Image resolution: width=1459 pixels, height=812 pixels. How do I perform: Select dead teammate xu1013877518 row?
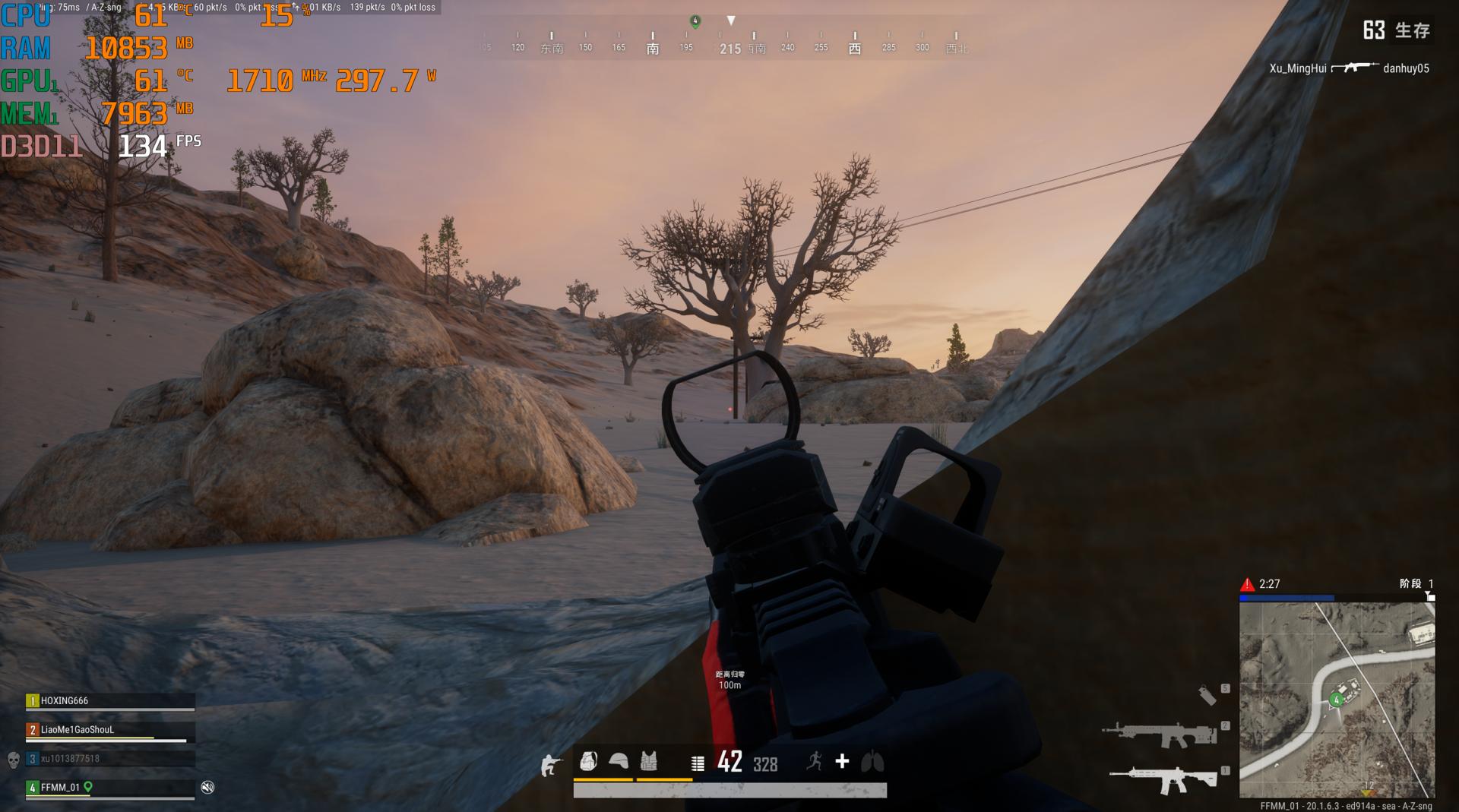(x=110, y=759)
